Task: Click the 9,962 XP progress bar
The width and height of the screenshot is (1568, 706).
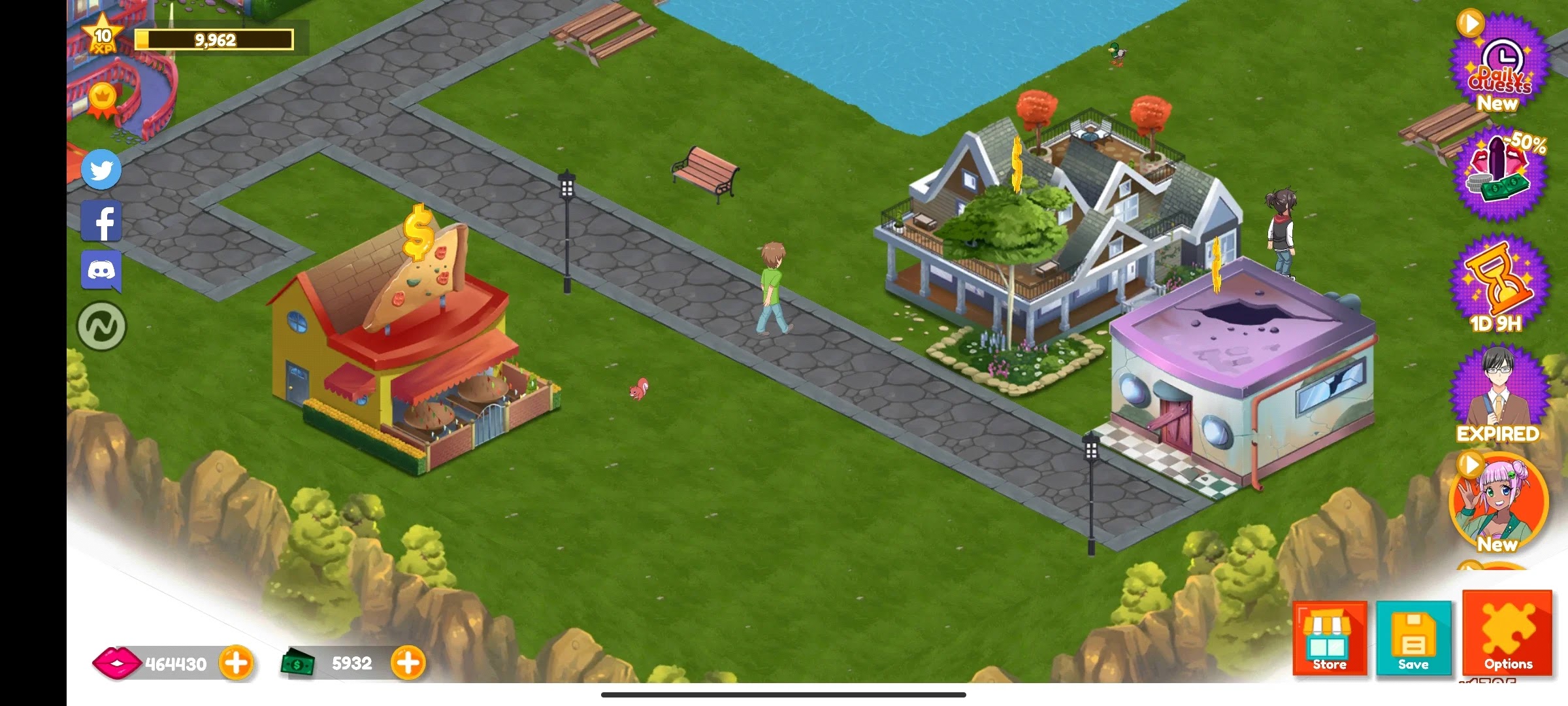Action: coord(216,39)
